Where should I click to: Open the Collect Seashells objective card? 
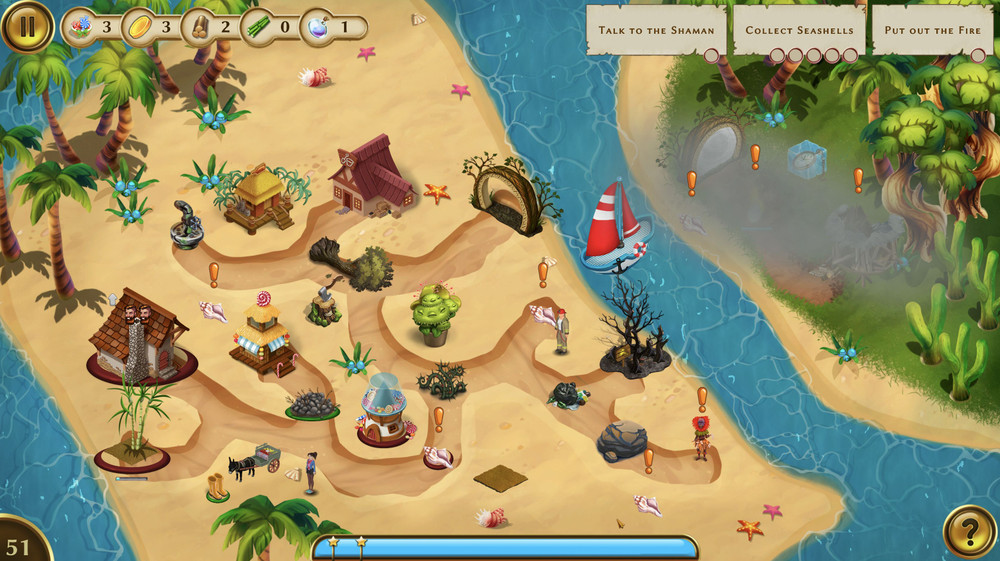point(799,30)
